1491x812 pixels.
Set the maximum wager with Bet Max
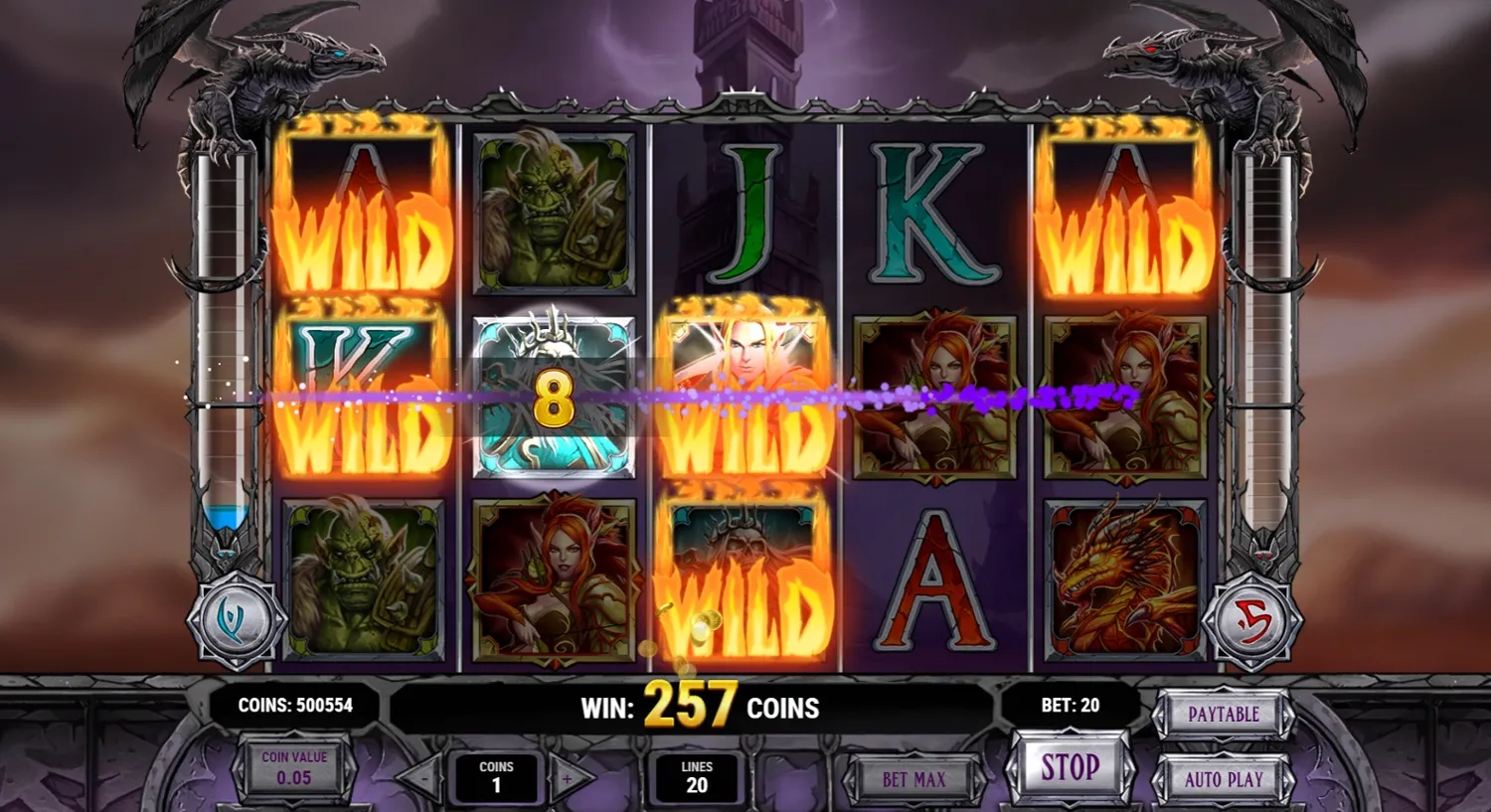tap(912, 779)
